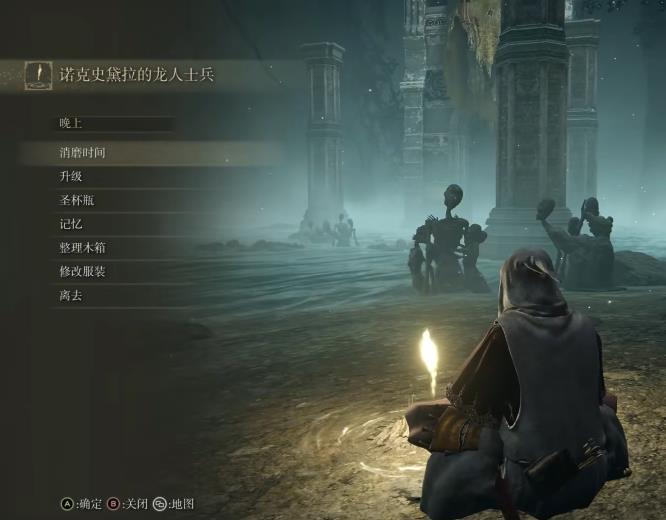
Task: Select 消磨时间 to pass time
Action: pyautogui.click(x=82, y=153)
